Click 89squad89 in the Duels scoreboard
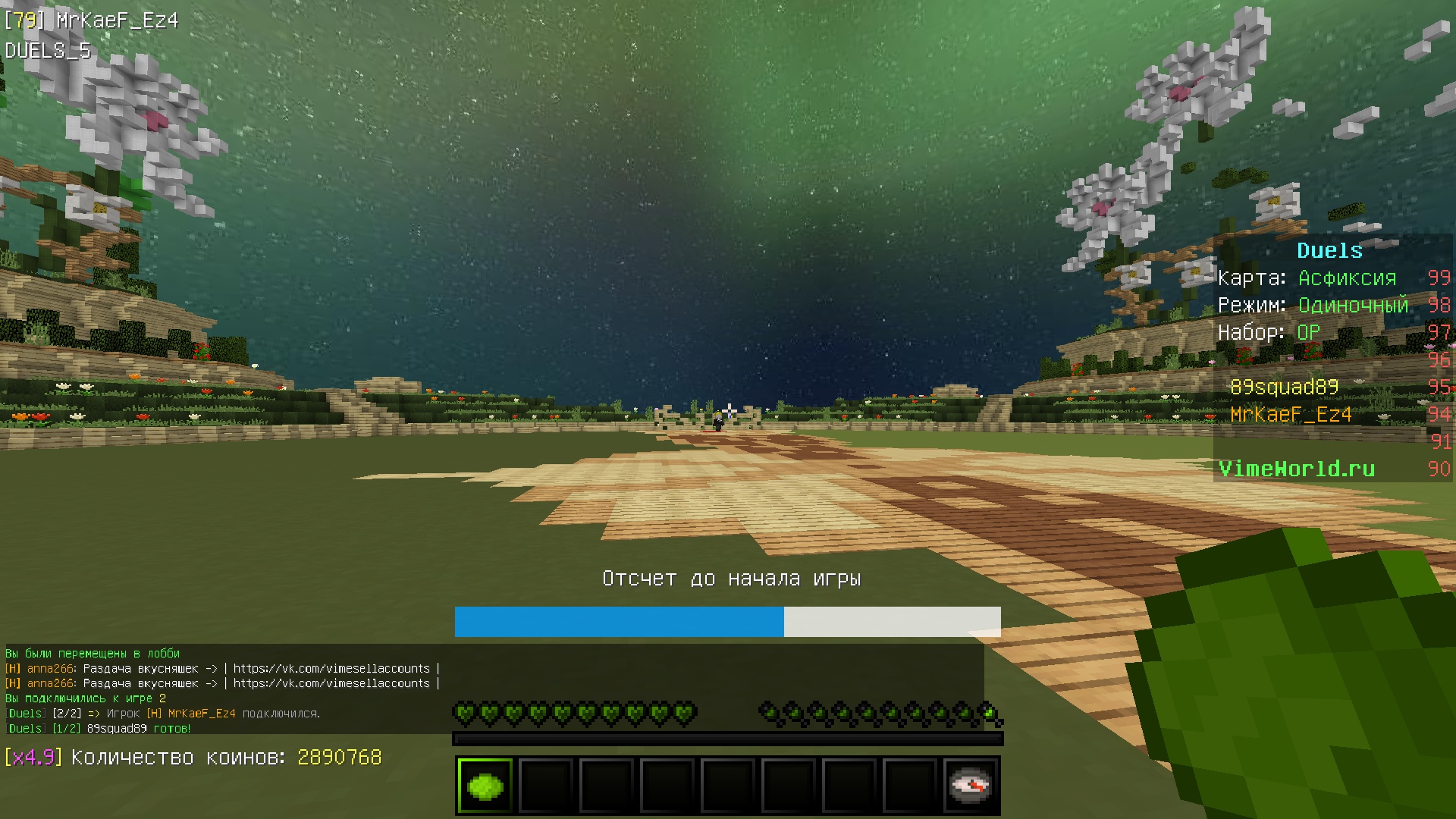 (1284, 388)
